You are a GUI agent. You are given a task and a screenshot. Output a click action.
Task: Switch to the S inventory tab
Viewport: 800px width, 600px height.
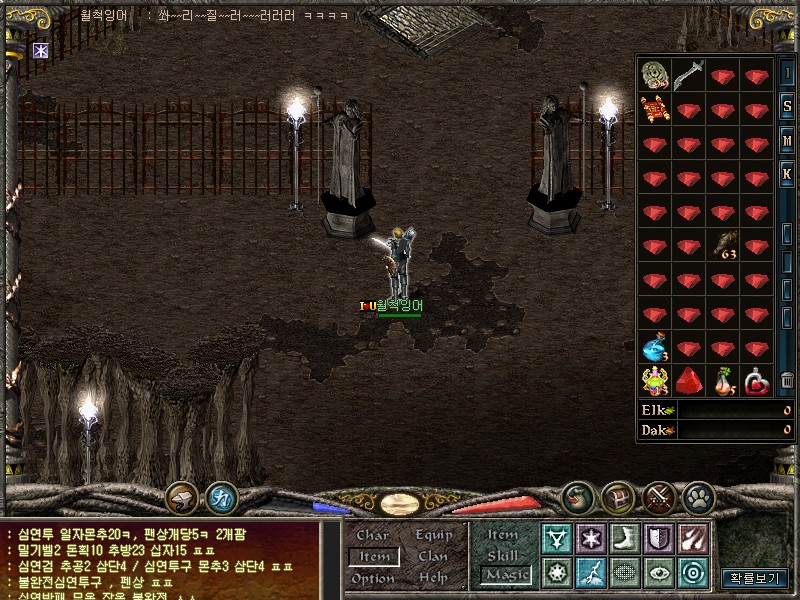(787, 107)
